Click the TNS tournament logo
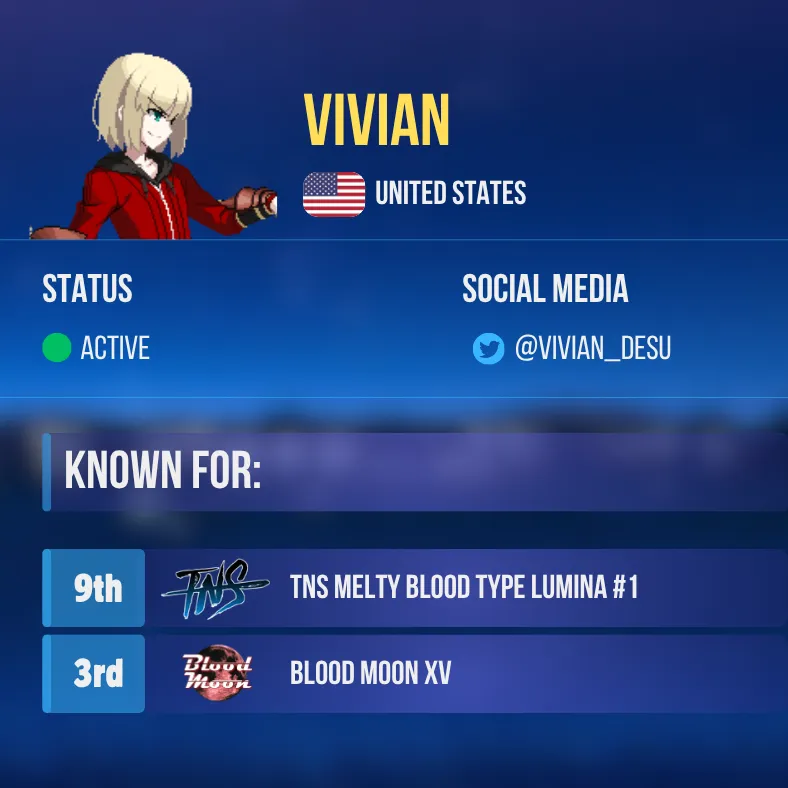This screenshot has height=788, width=788. (x=216, y=588)
